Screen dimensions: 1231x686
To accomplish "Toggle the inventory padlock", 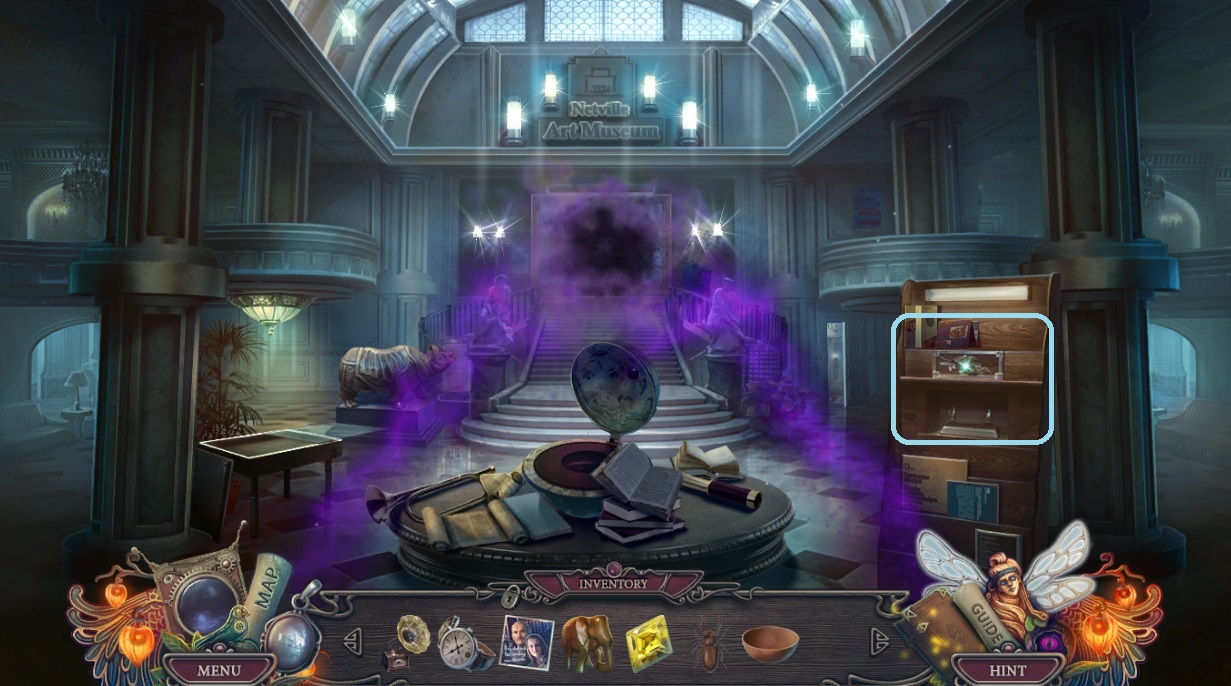I will click(511, 599).
